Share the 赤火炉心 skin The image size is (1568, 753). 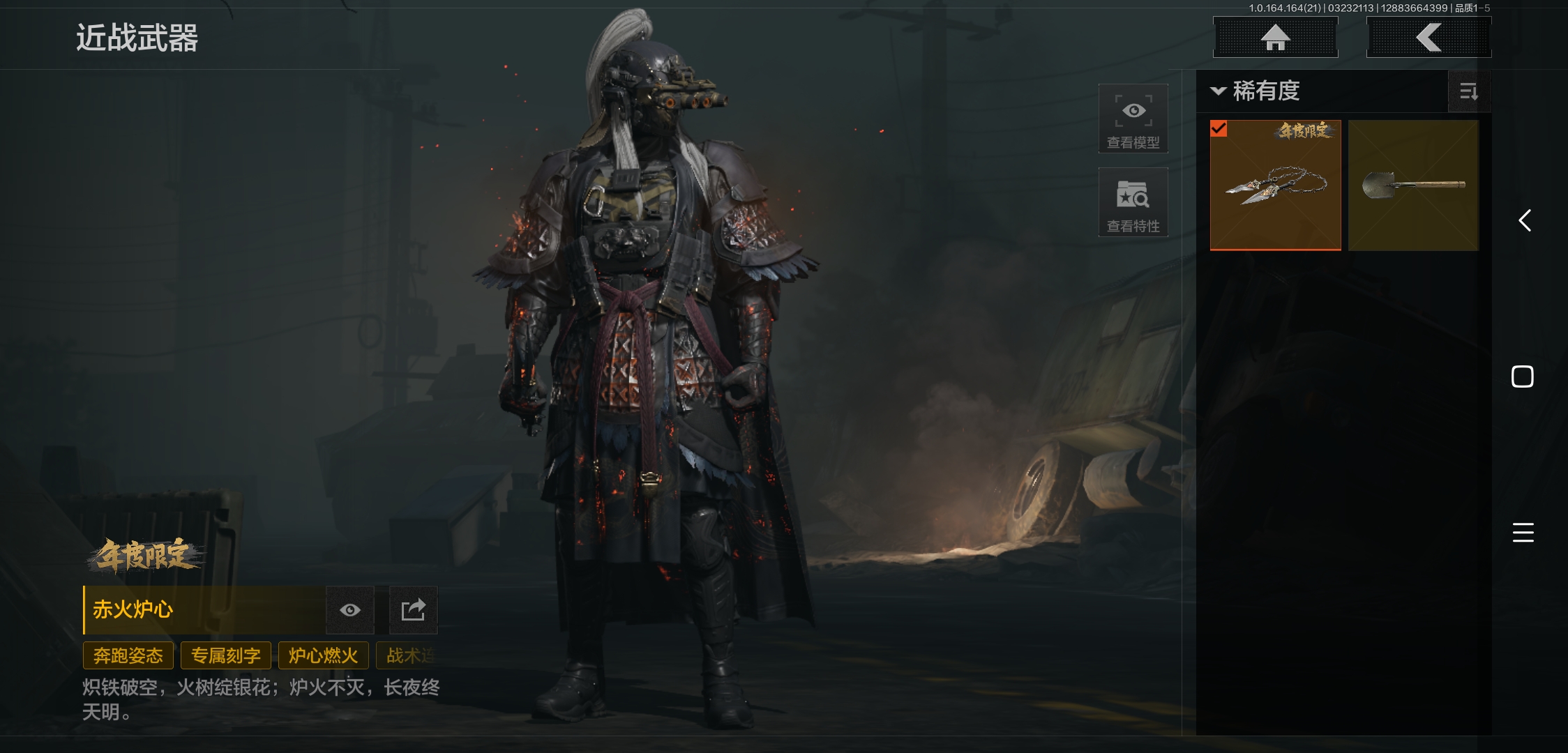click(x=413, y=610)
